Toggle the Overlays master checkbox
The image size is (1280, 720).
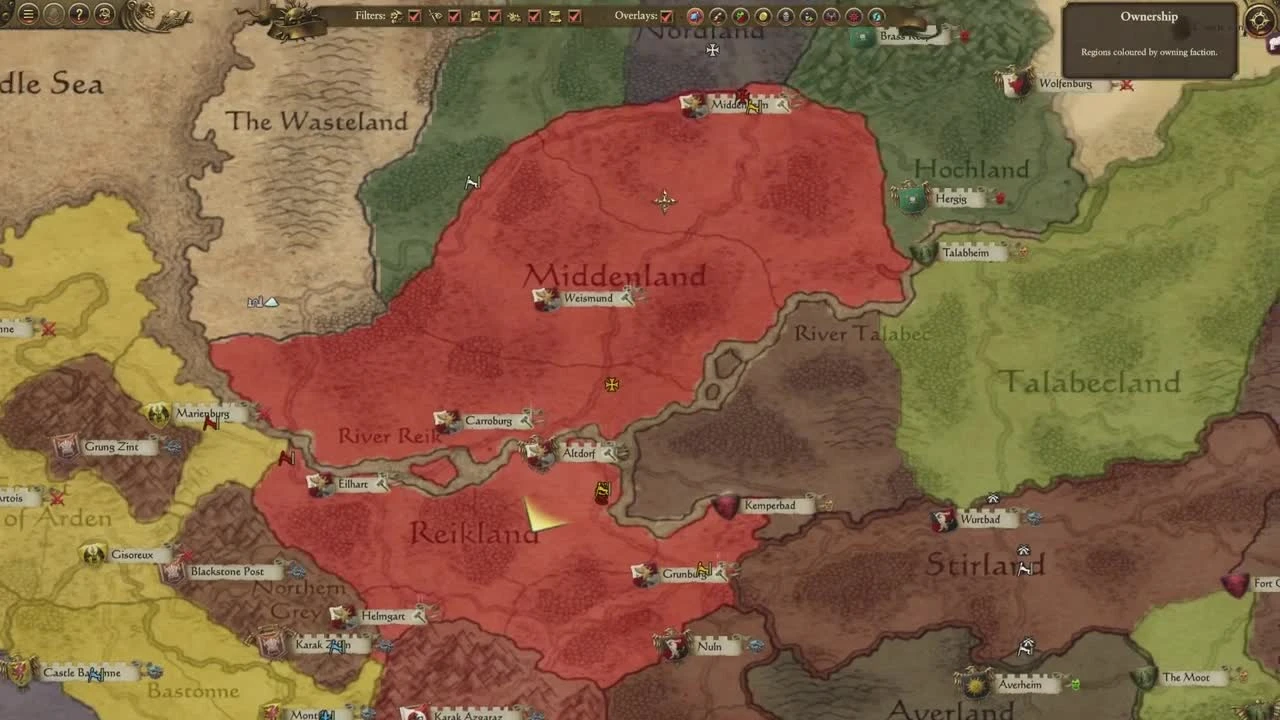[665, 17]
